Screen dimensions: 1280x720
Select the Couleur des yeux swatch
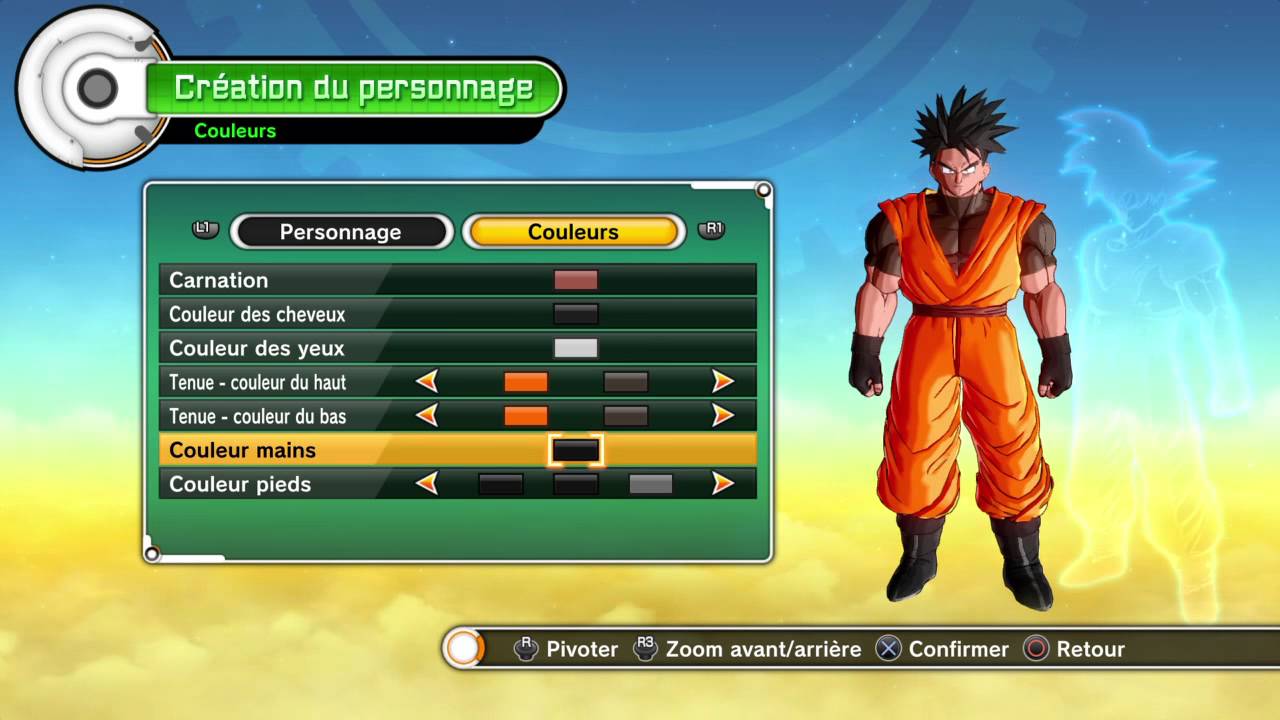575,347
